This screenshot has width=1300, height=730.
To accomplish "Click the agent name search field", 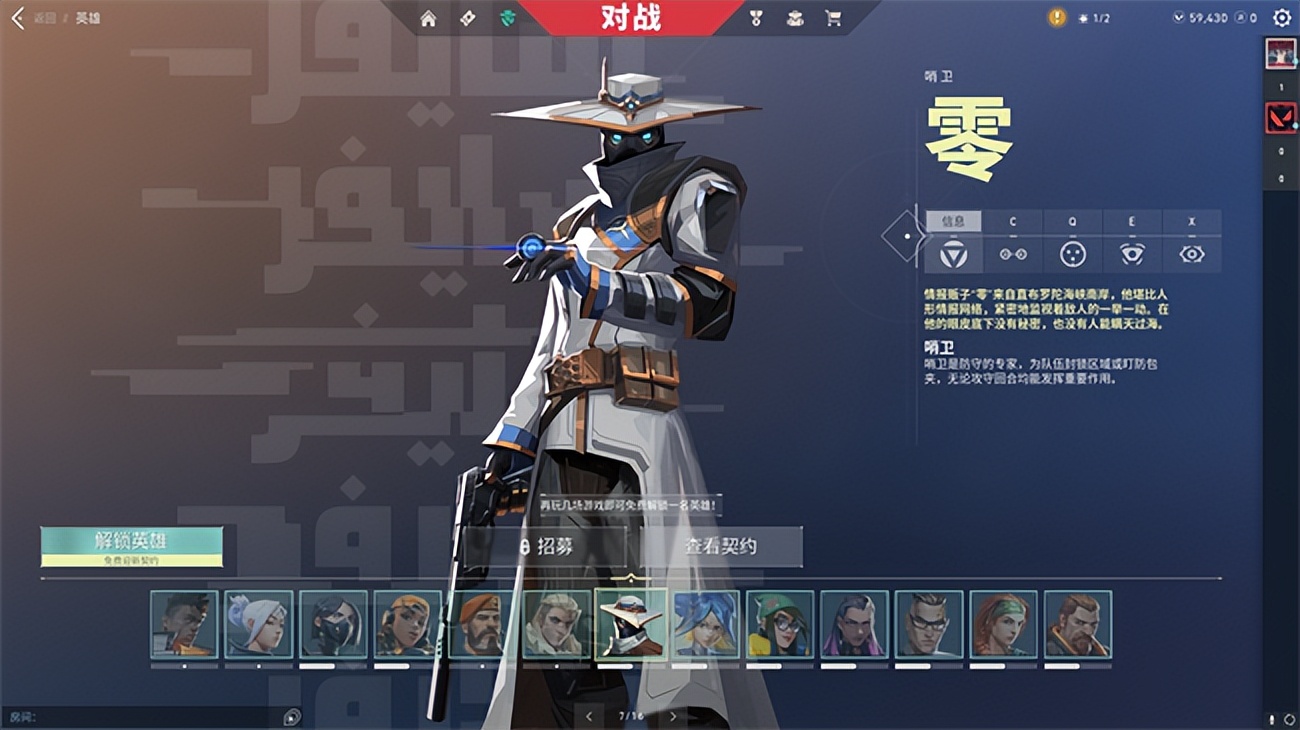I will coord(140,716).
